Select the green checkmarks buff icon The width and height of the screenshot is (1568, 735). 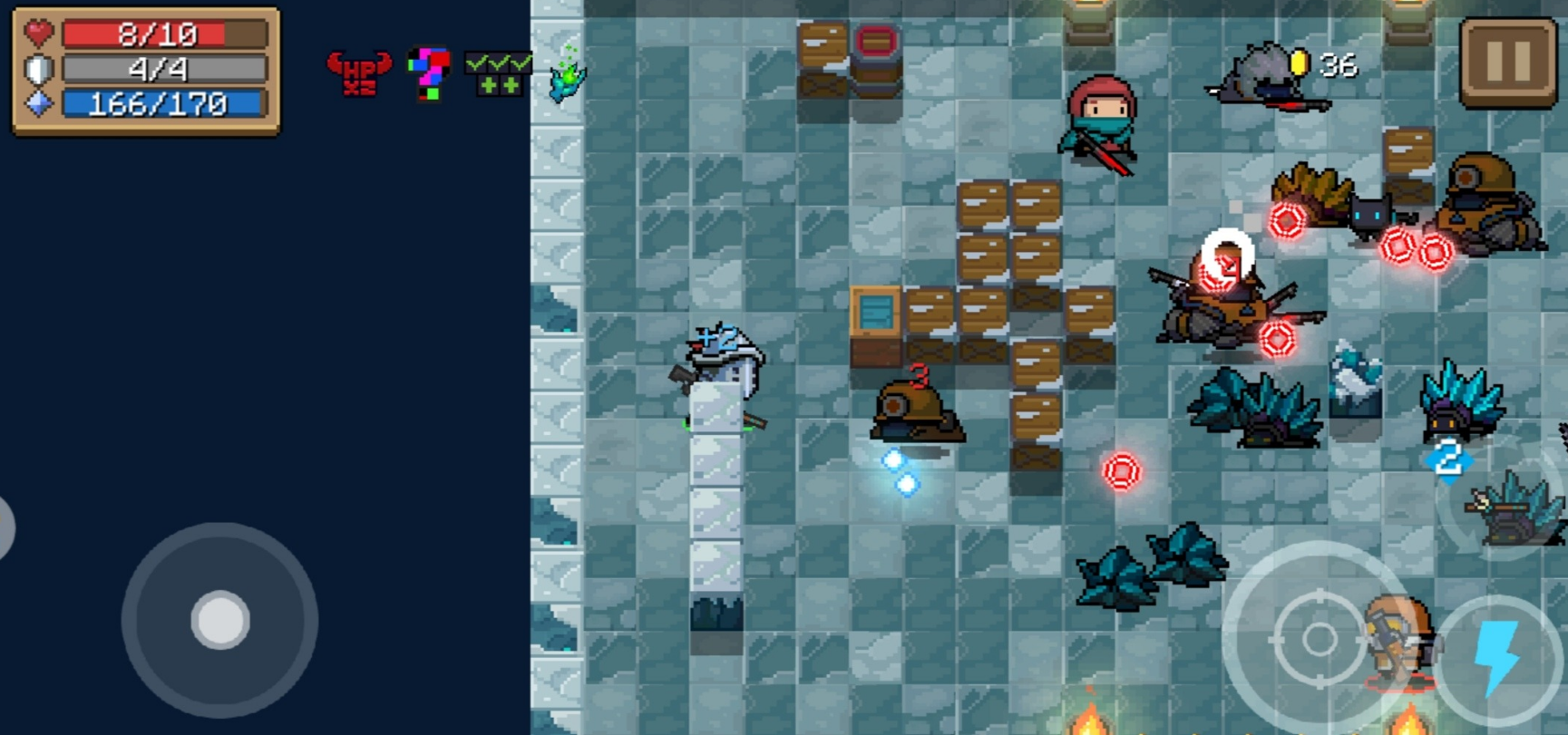click(x=498, y=73)
